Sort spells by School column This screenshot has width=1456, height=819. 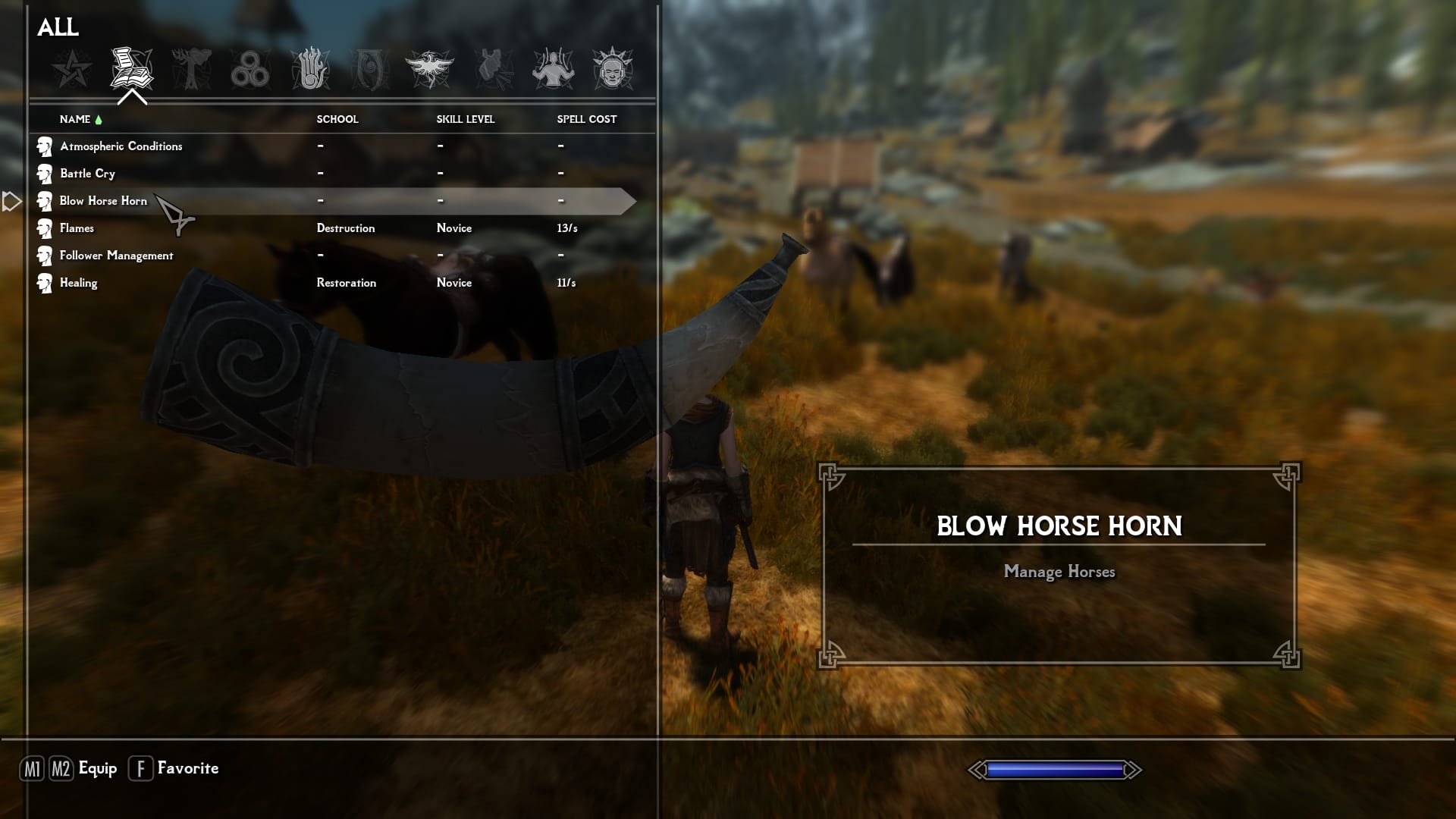[337, 119]
